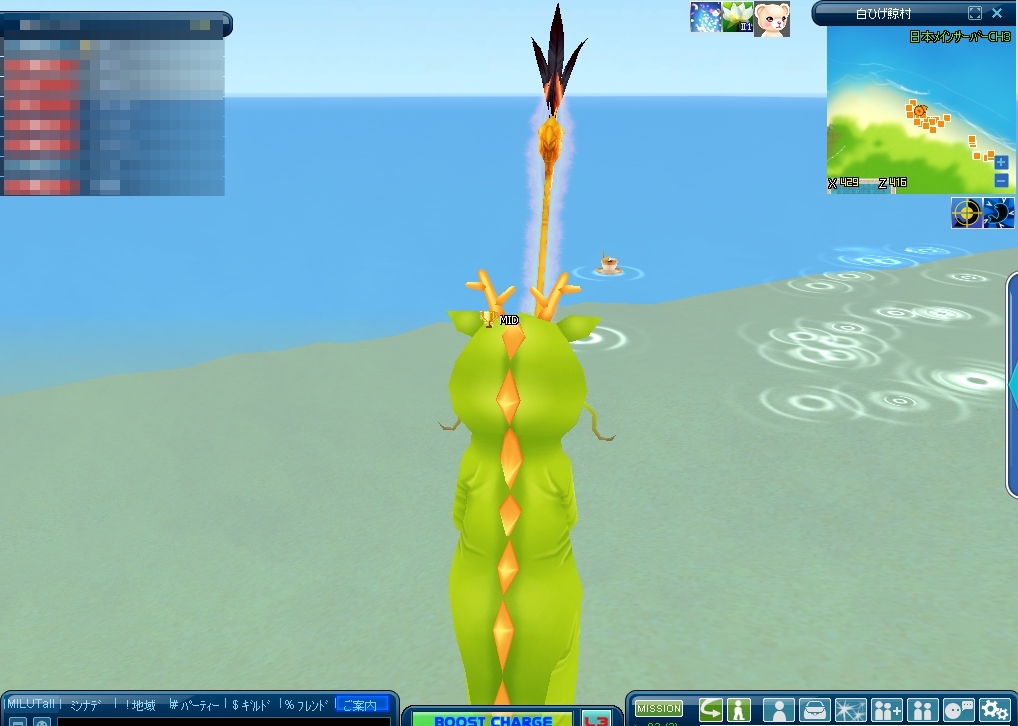Close the 白ひげ鯨村 minimap window

pyautogui.click(x=997, y=13)
